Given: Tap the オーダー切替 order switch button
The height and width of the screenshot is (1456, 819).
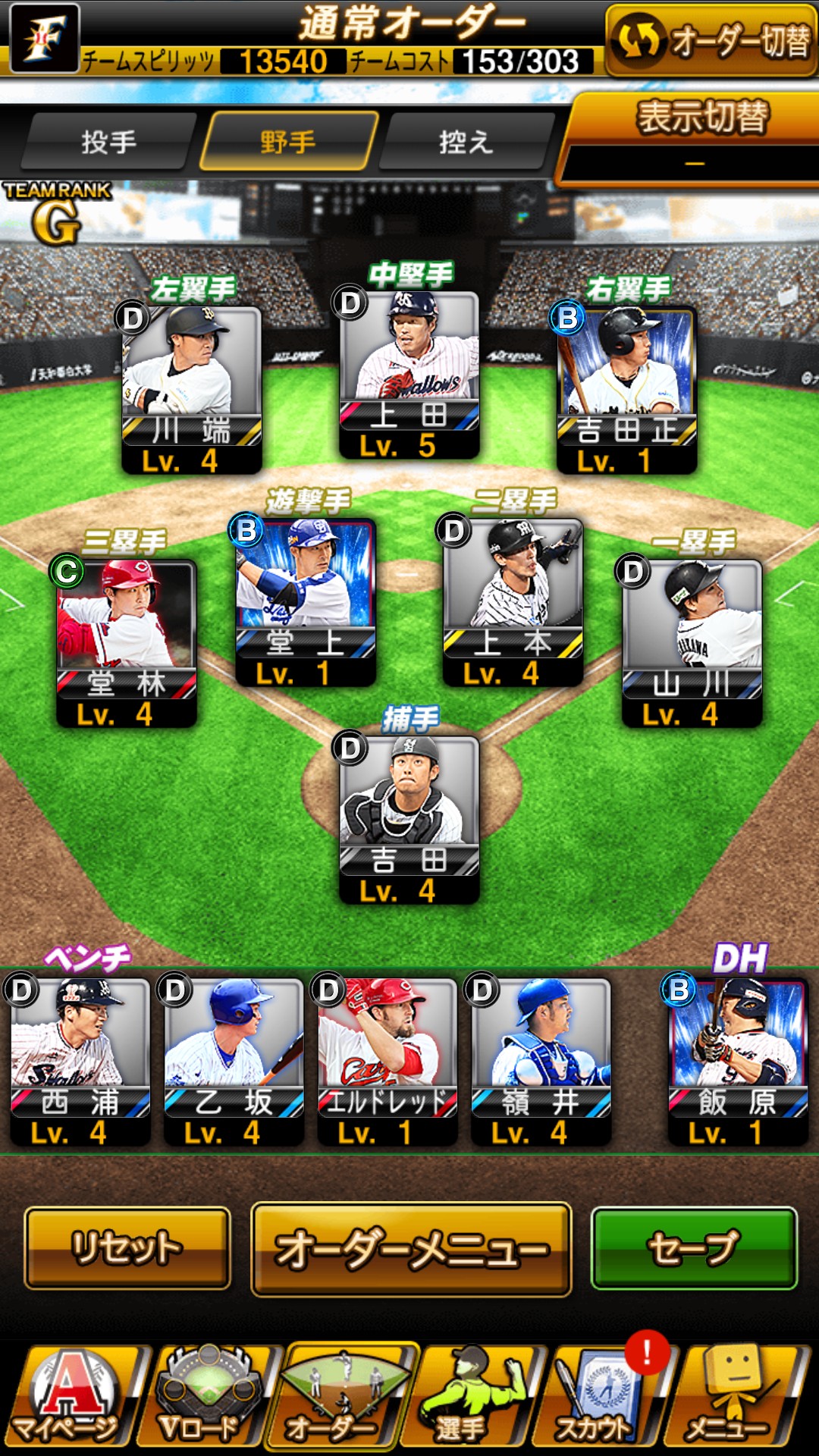Looking at the screenshot, I should [711, 41].
